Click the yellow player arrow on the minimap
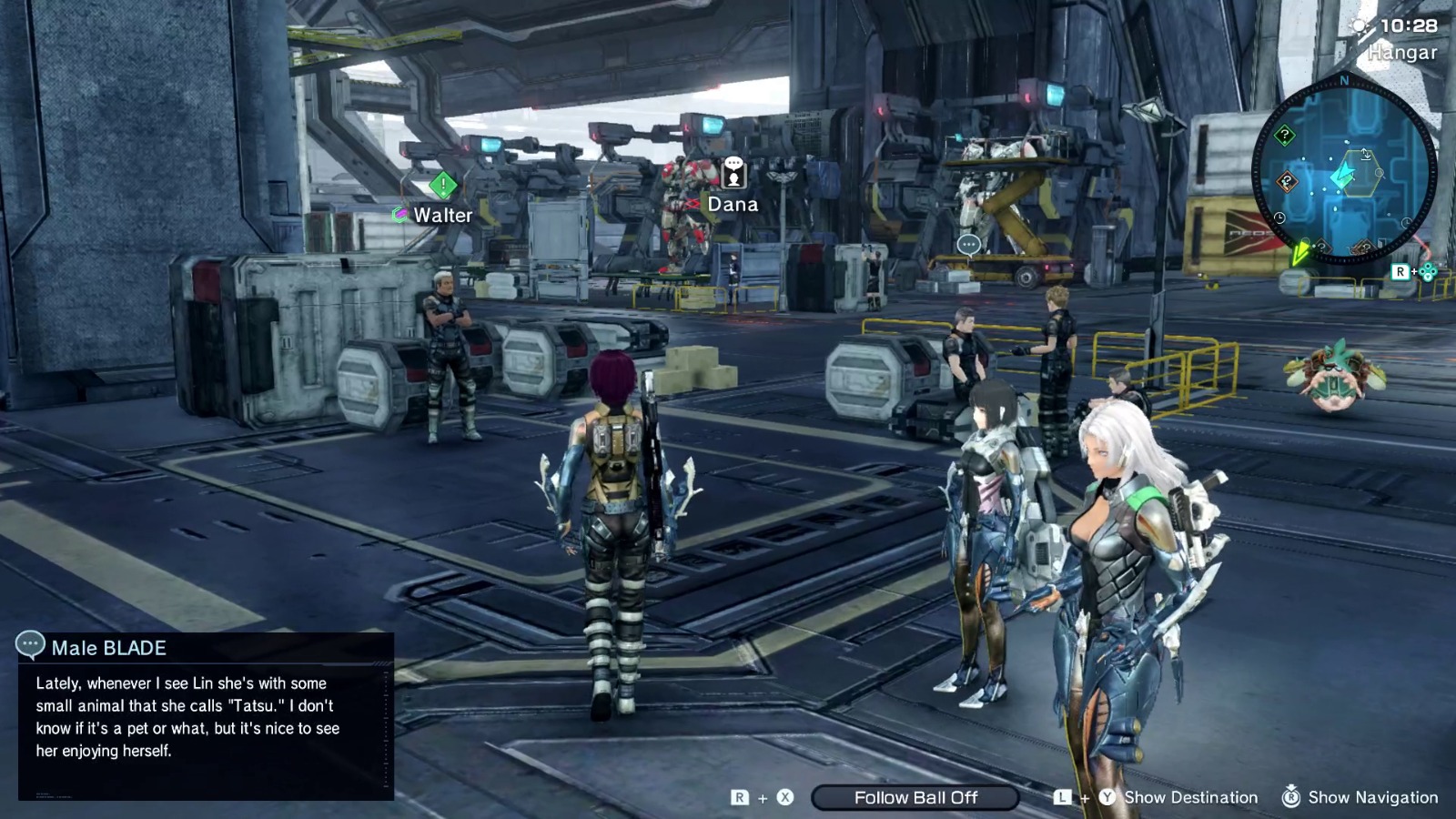The height and width of the screenshot is (819, 1456). [1301, 254]
